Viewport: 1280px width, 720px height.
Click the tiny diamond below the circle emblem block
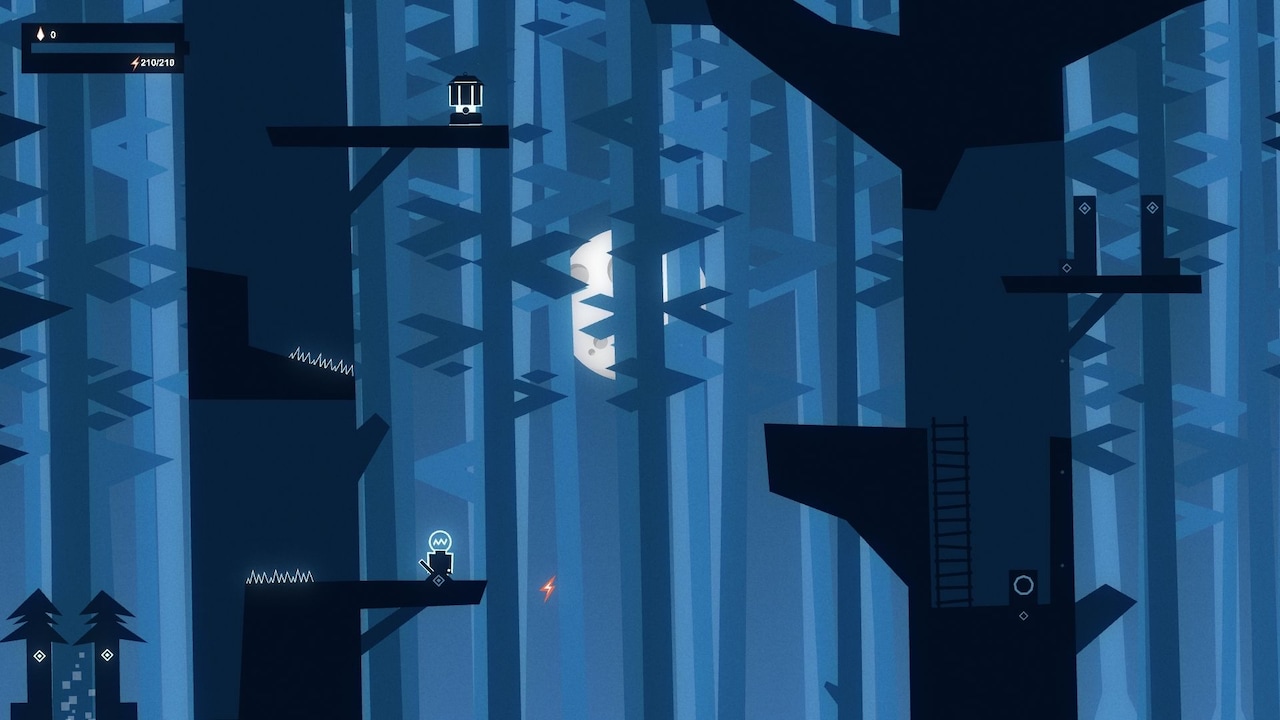[x=1023, y=615]
